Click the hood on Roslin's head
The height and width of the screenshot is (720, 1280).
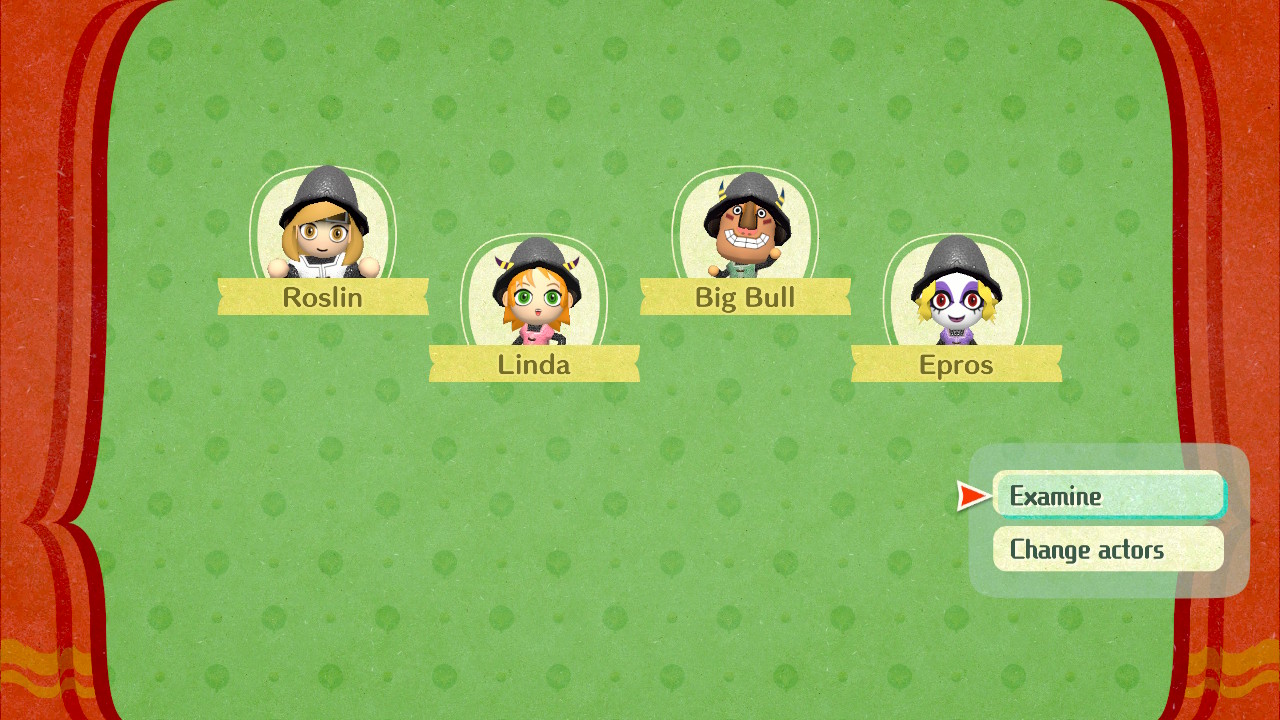coord(322,190)
